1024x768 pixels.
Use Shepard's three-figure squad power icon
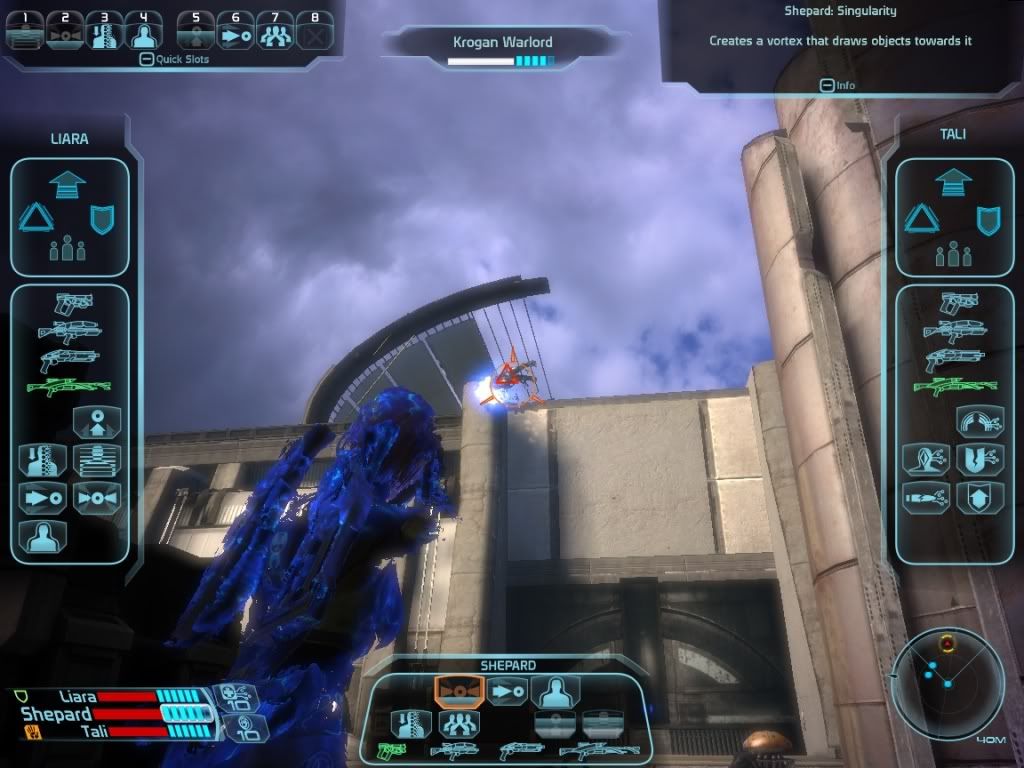(459, 722)
